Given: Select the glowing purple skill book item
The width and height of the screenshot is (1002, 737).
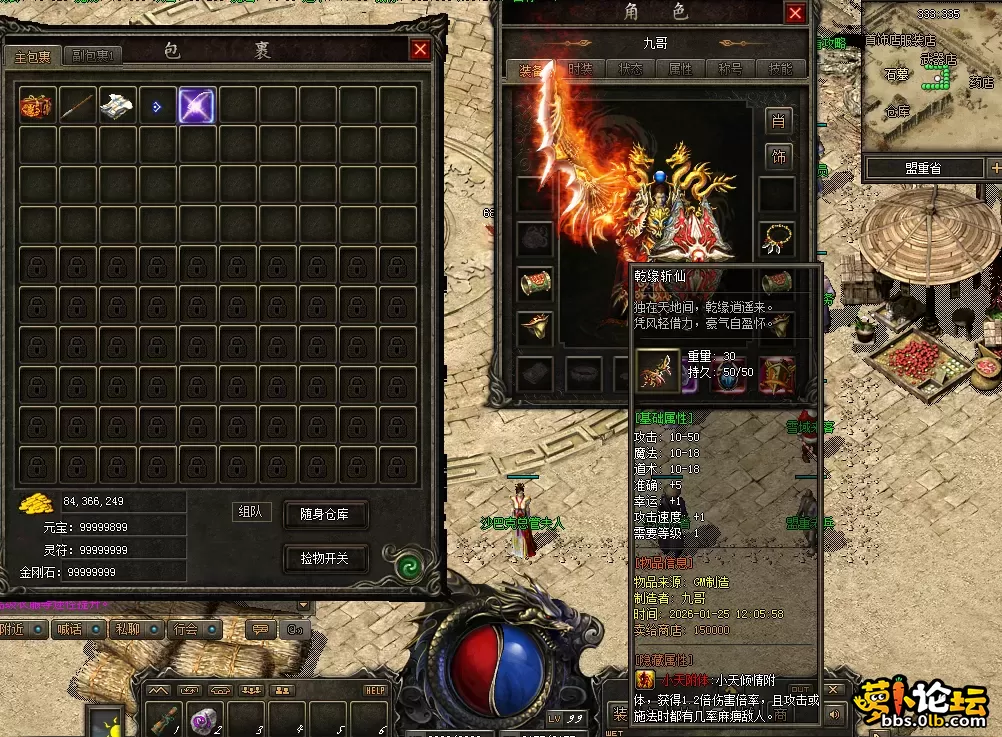Looking at the screenshot, I should point(197,106).
